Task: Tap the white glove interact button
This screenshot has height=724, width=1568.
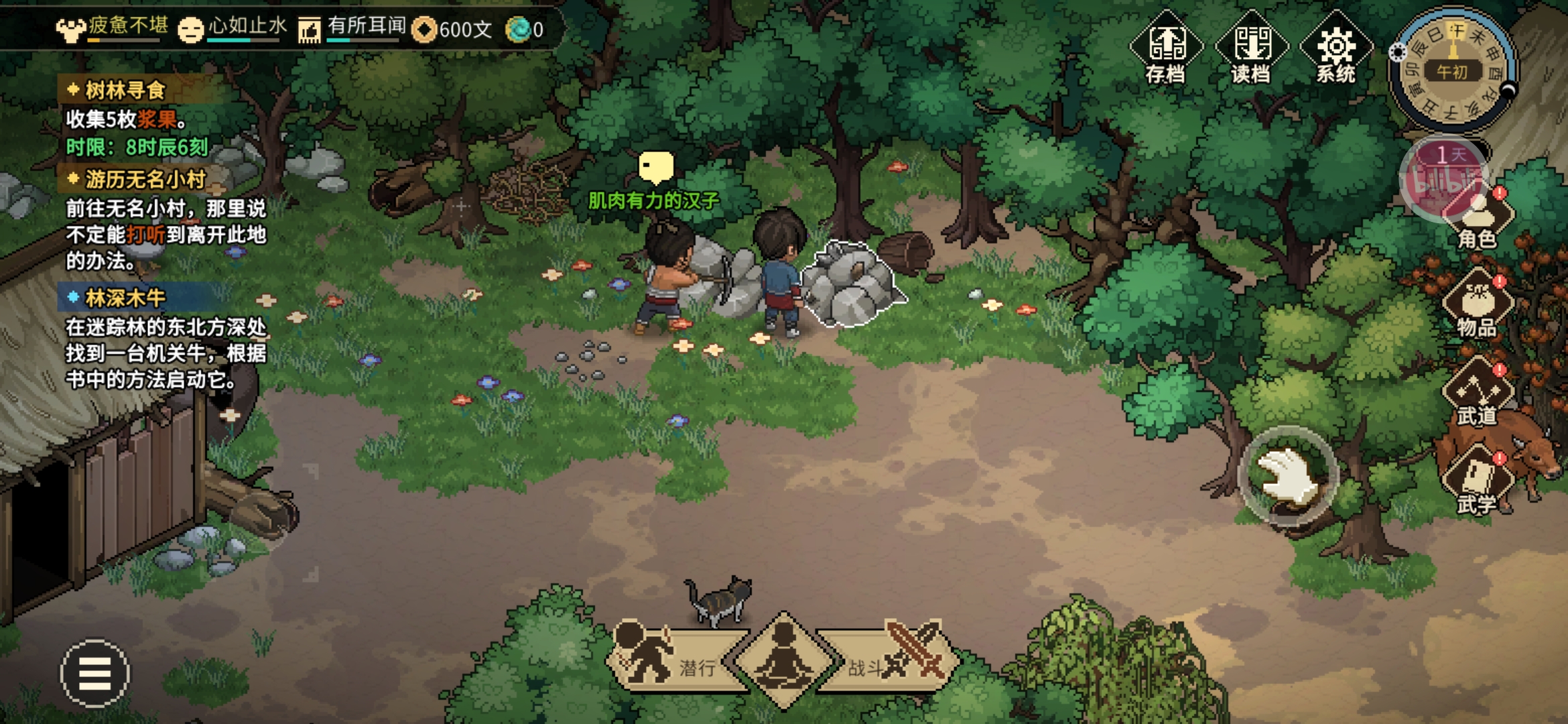Action: click(1288, 476)
